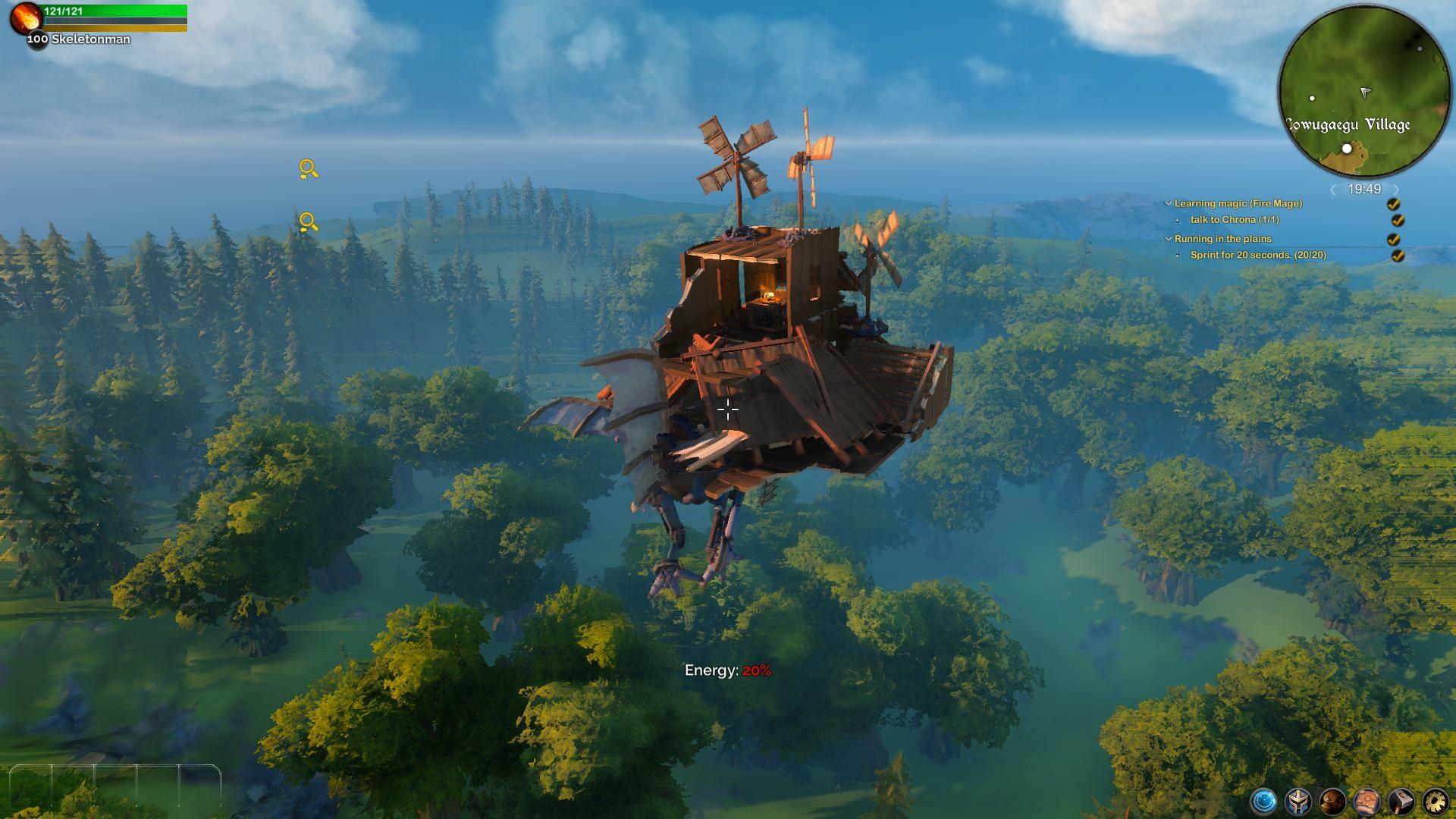
Task: Click the Cowugaegu Village minimap label
Action: click(1349, 126)
